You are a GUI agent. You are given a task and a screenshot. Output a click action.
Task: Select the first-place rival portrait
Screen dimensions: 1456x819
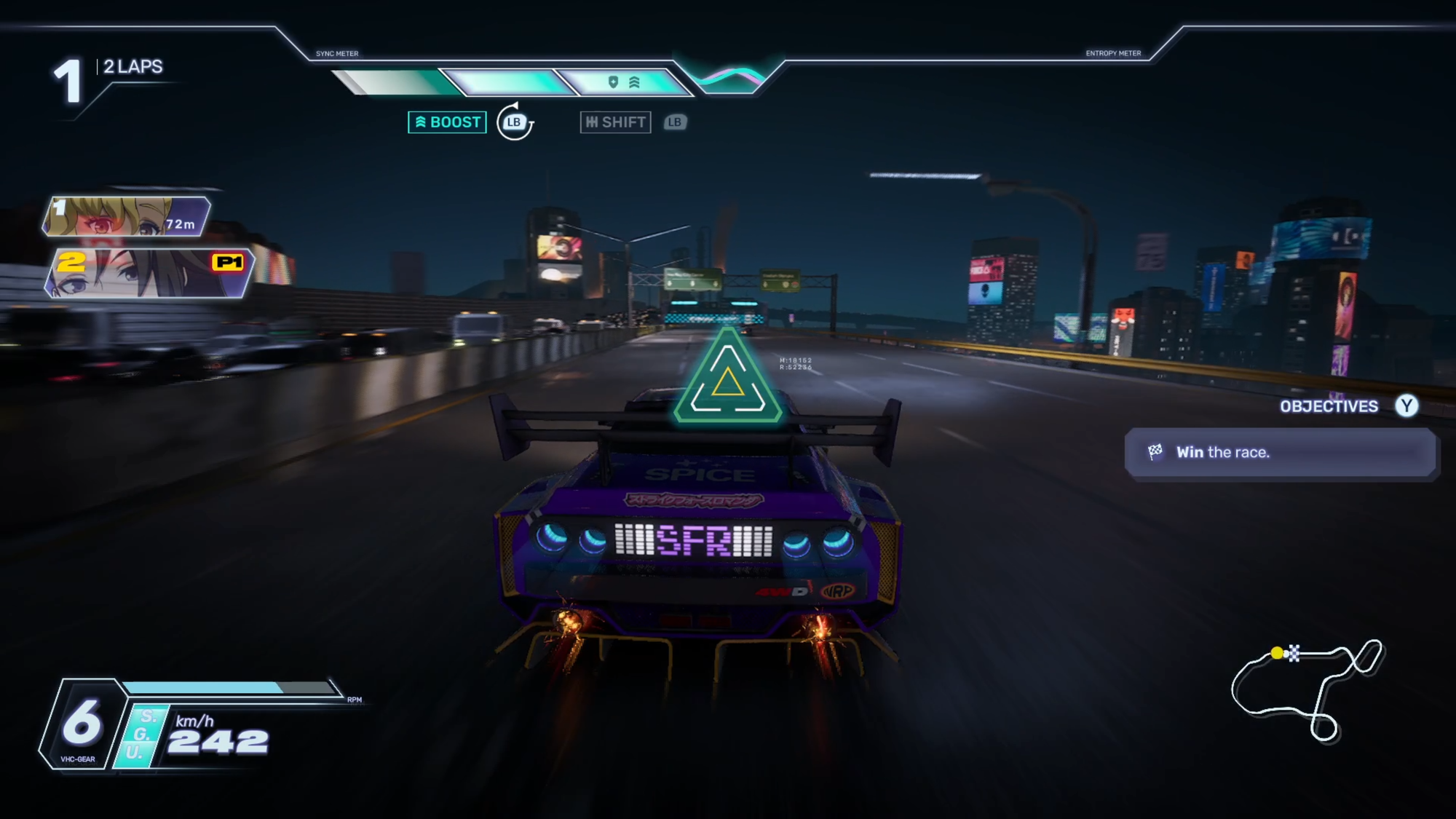[126, 216]
